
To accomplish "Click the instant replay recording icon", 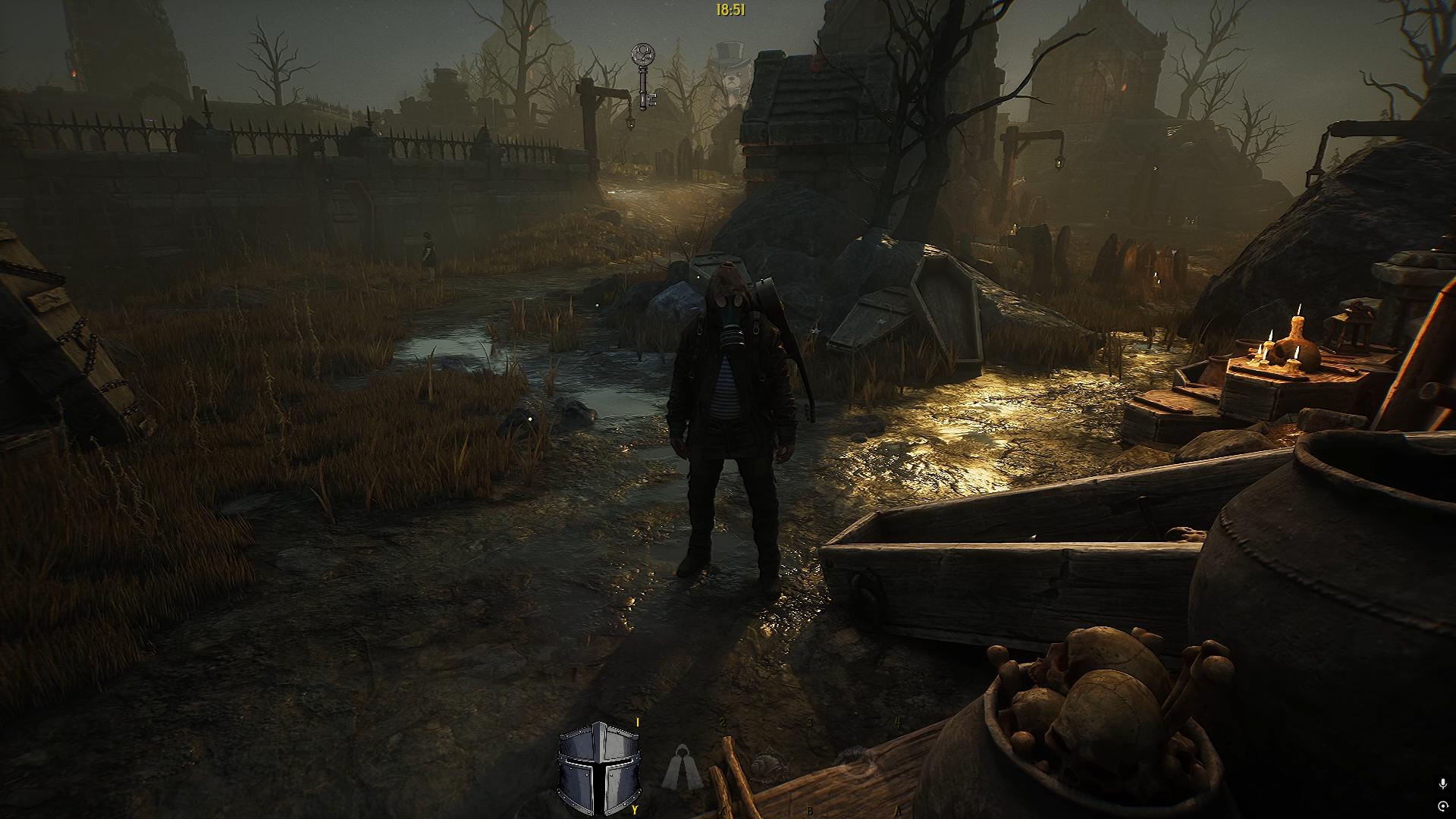I will [1442, 805].
